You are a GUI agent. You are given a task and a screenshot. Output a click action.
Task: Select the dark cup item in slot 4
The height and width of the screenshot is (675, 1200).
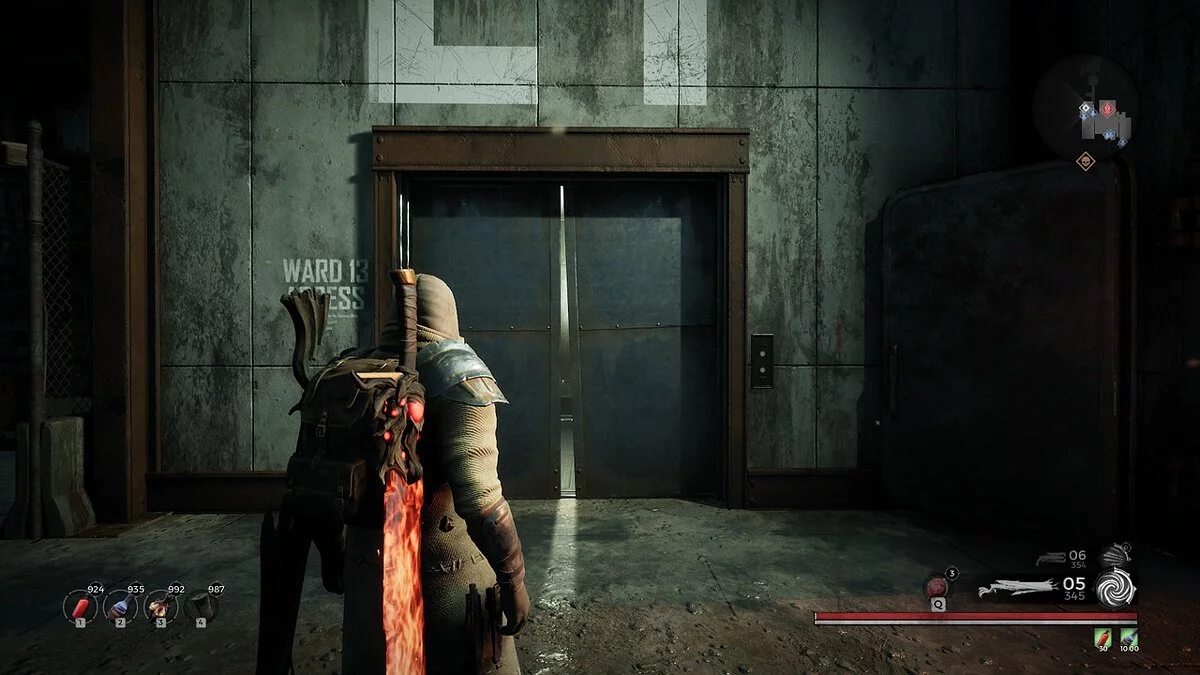tap(201, 606)
